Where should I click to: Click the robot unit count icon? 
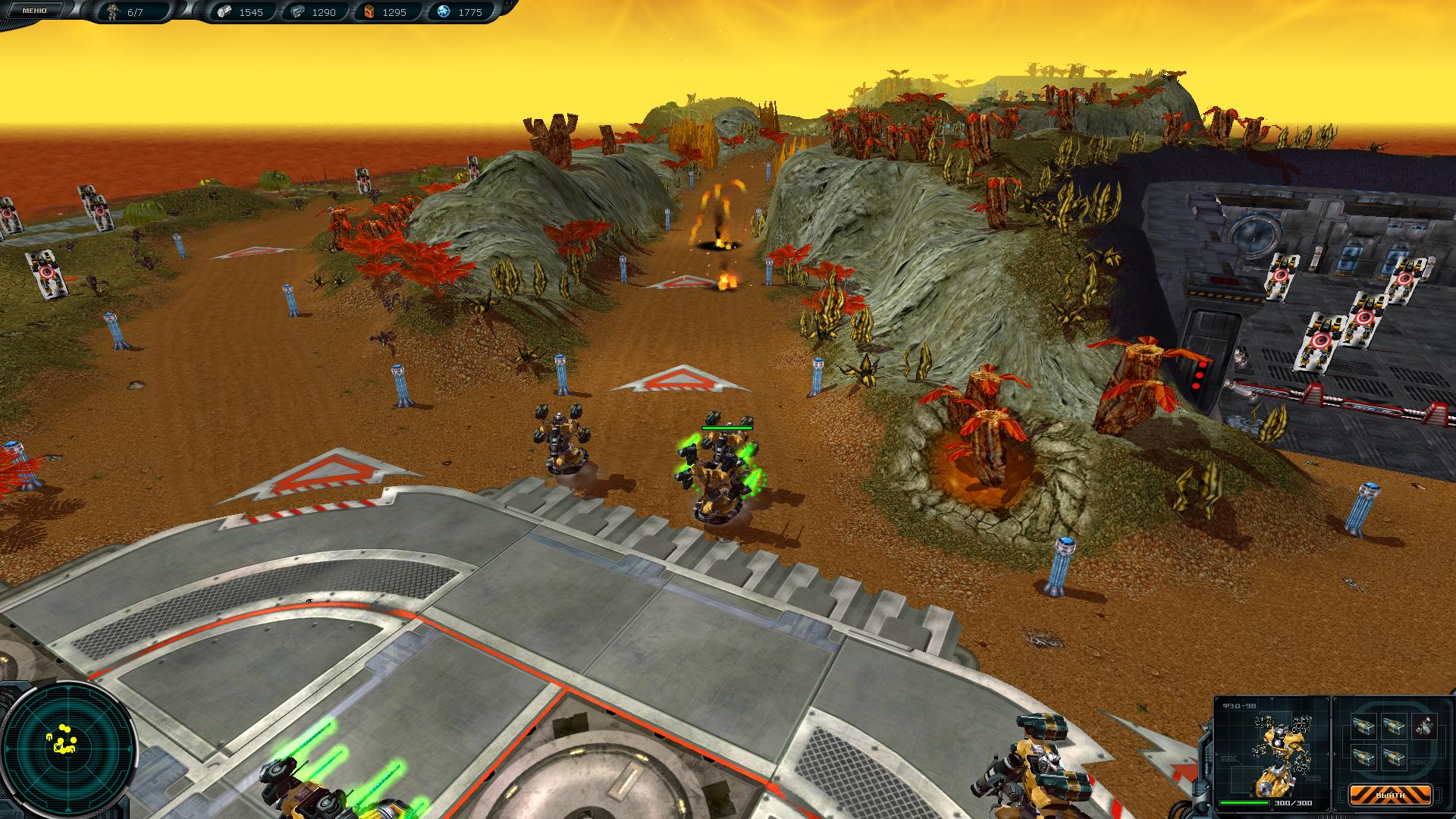point(115,12)
